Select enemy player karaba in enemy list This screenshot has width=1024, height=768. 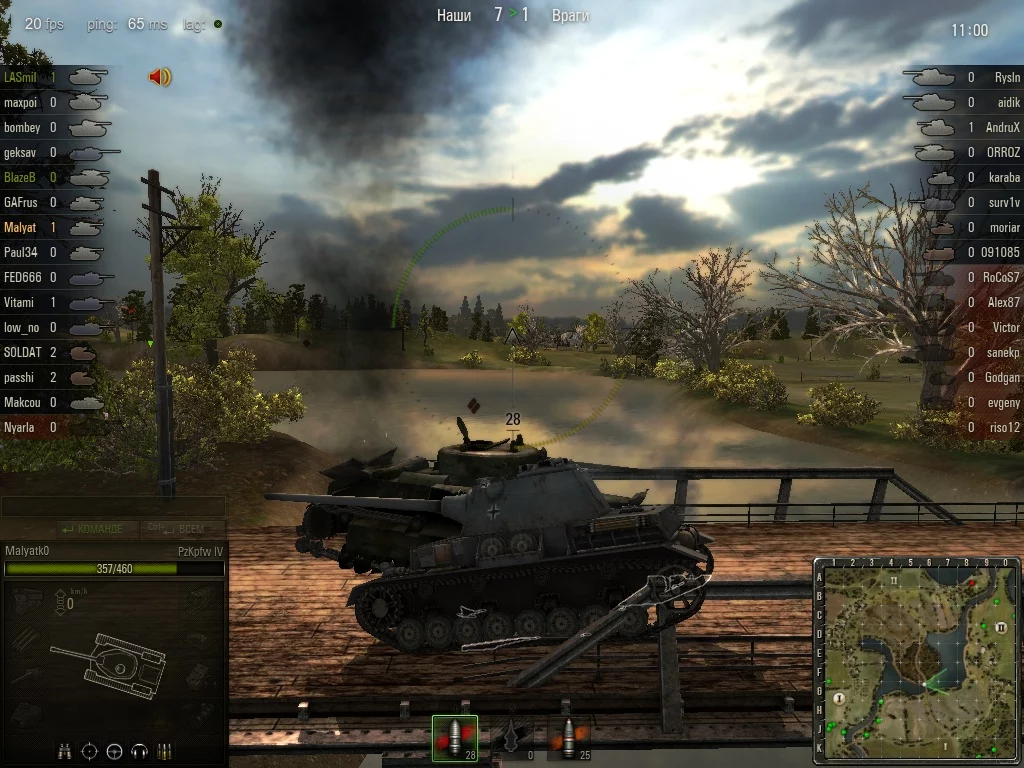1004,178
